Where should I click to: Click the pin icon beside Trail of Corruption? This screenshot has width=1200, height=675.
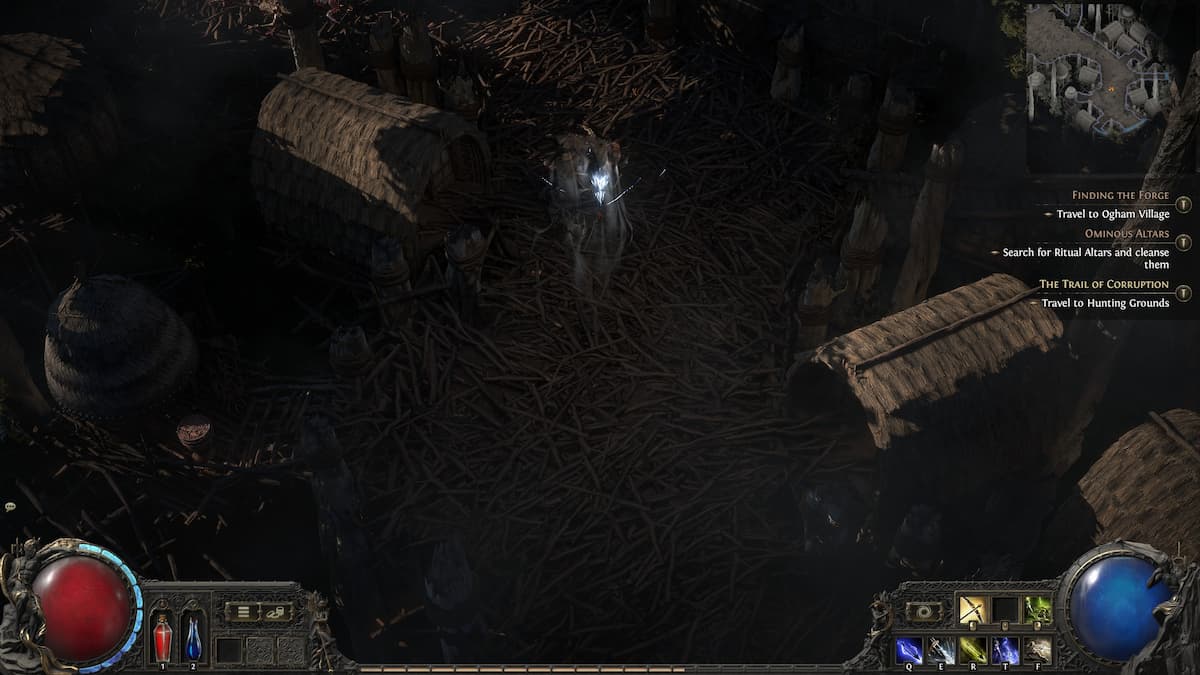1183,293
